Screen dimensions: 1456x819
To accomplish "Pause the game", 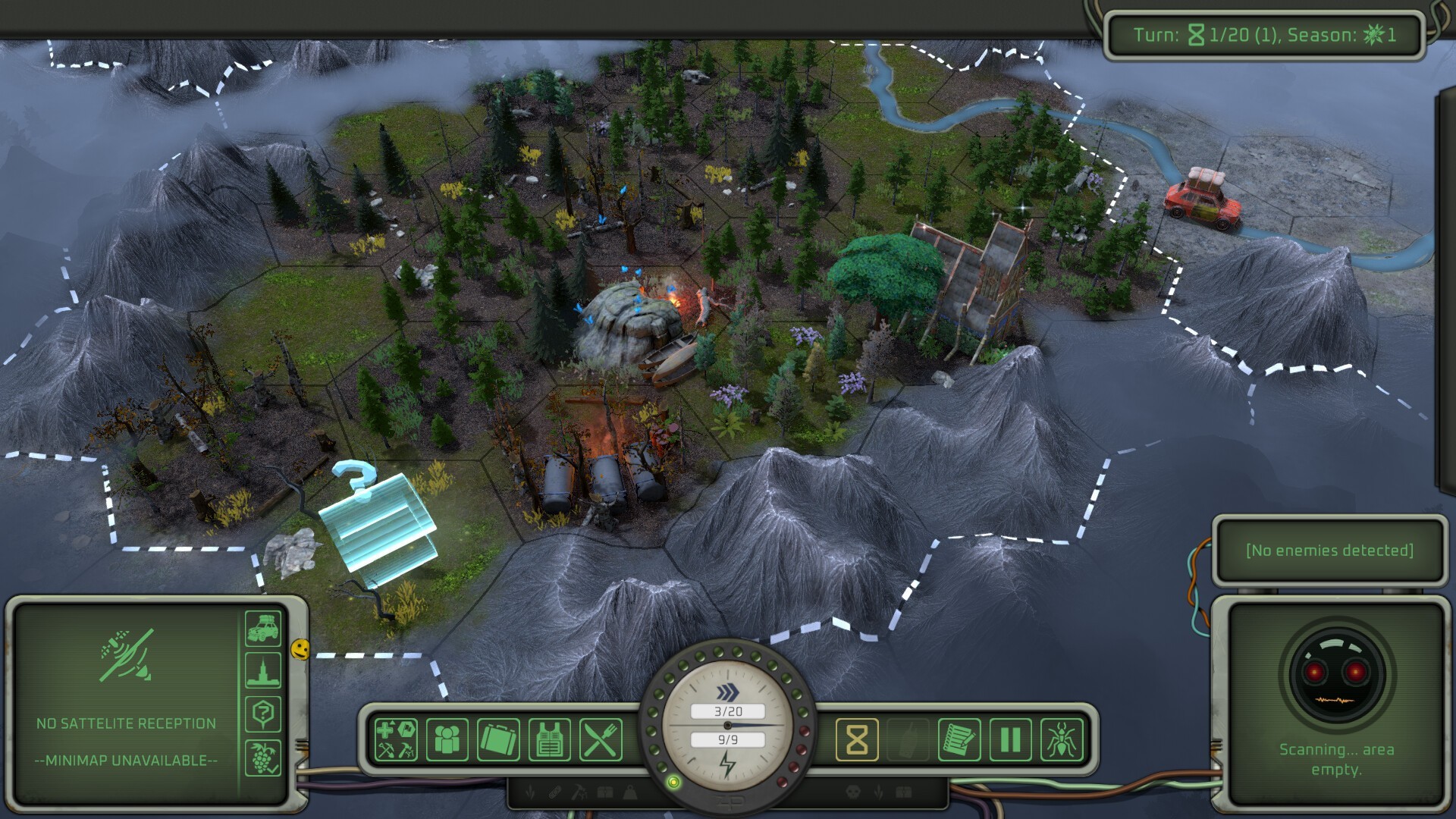I will point(1010,739).
